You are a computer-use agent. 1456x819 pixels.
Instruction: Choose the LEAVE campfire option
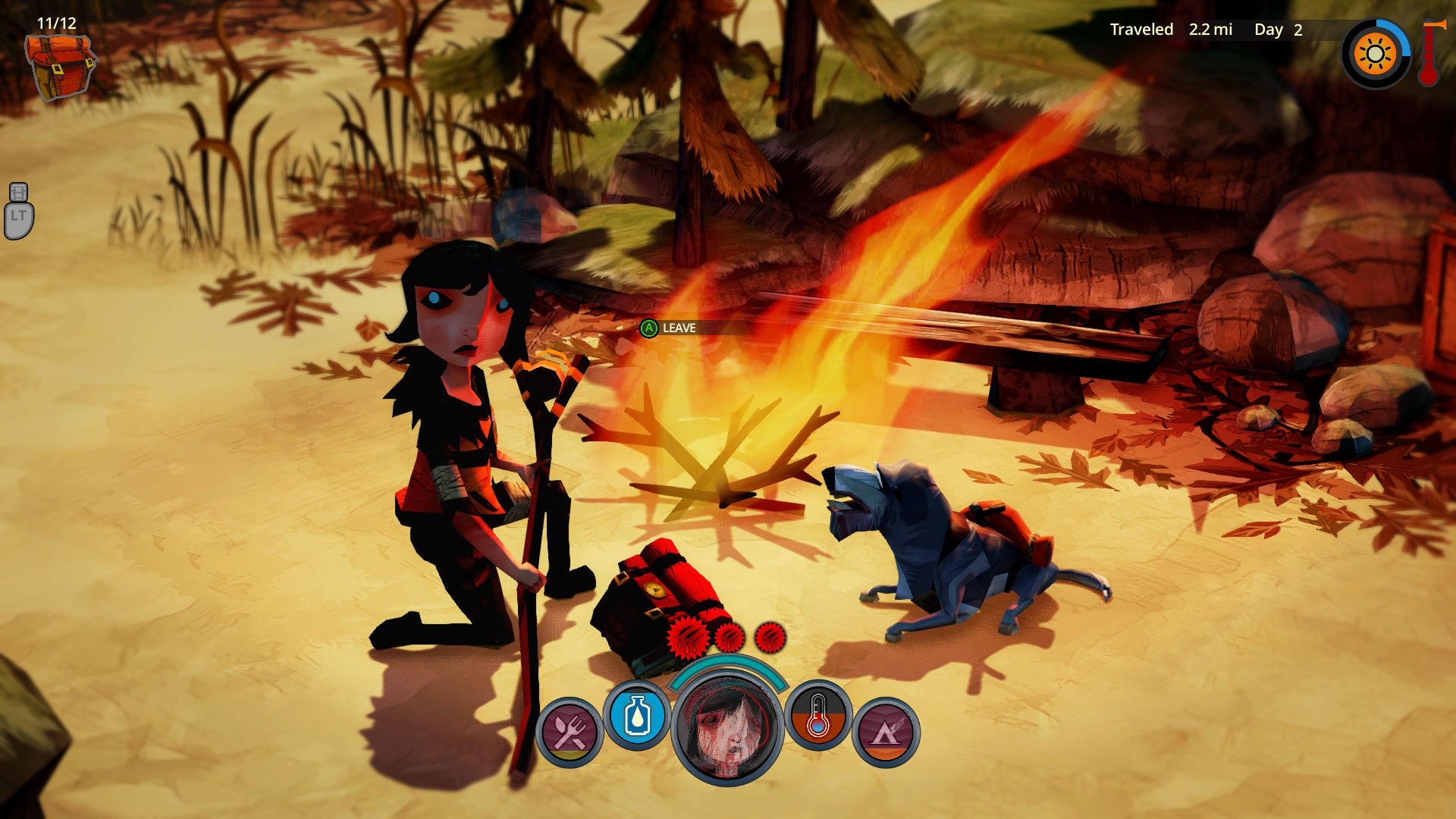[x=670, y=328]
